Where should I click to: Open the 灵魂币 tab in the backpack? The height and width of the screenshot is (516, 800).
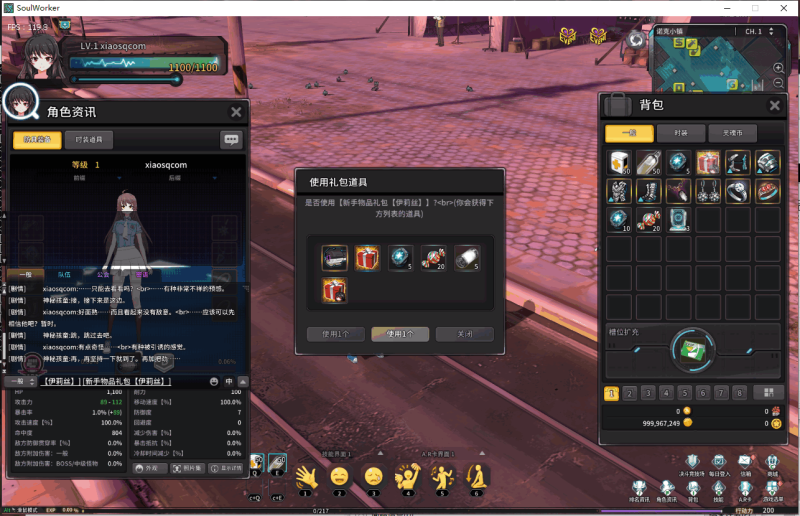tap(731, 133)
